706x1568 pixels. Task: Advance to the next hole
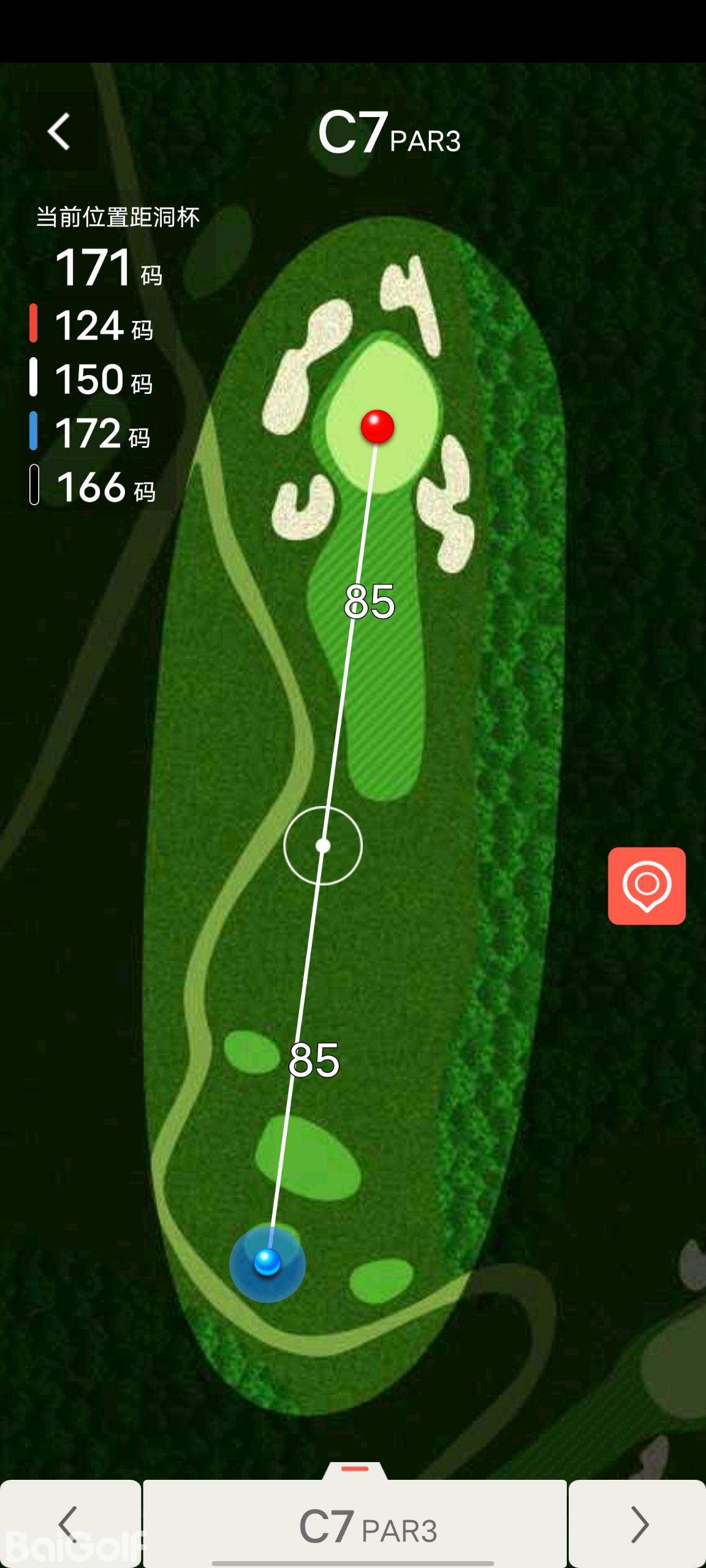point(638,1524)
